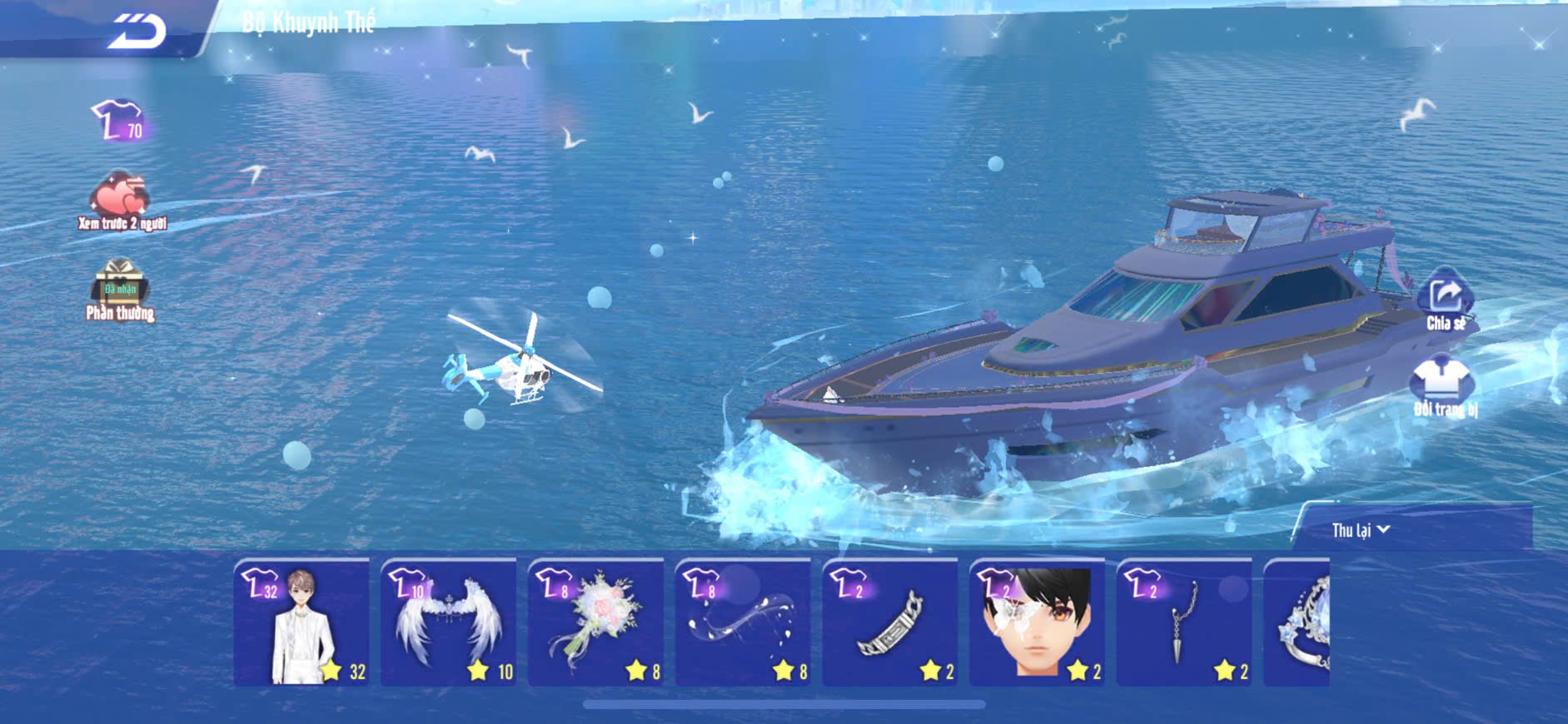This screenshot has height=724, width=1568.
Task: Choose the white angel wings item
Action: (449, 622)
